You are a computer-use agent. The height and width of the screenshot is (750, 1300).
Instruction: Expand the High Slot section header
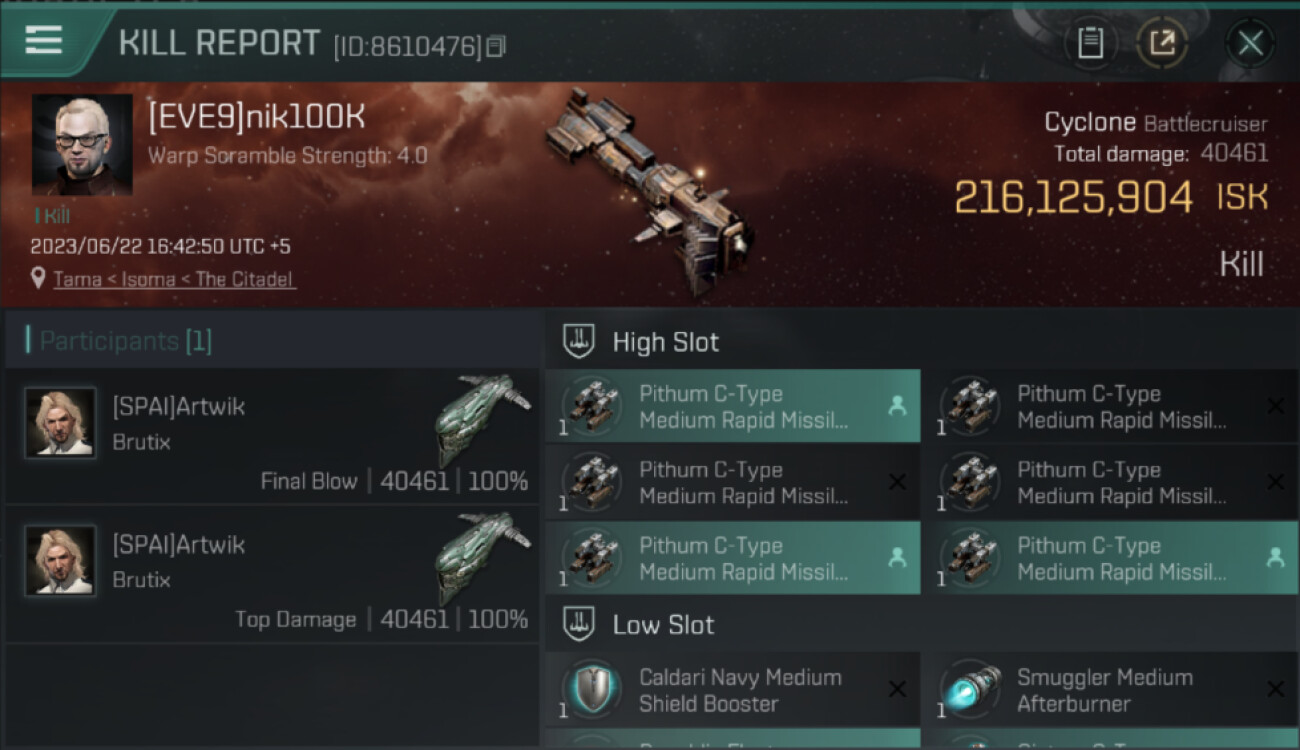(x=665, y=342)
